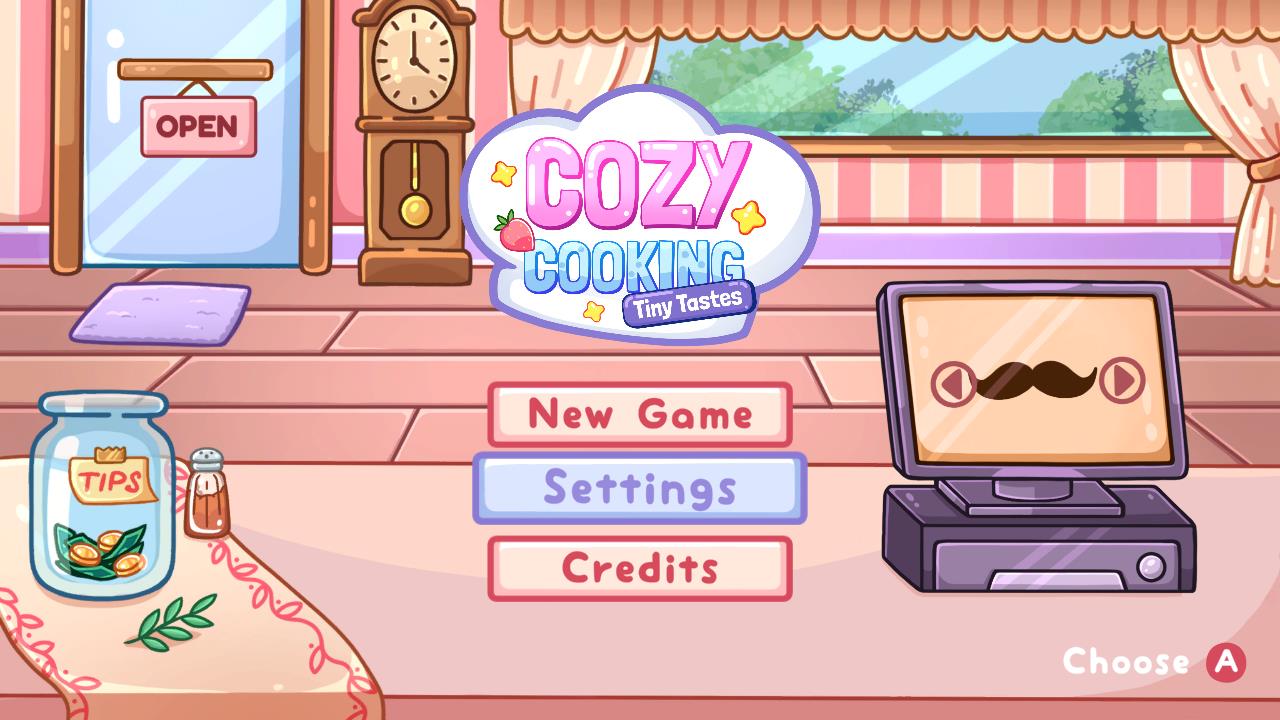Viewport: 1280px width, 720px height.
Task: View the Credits
Action: pyautogui.click(x=638, y=566)
